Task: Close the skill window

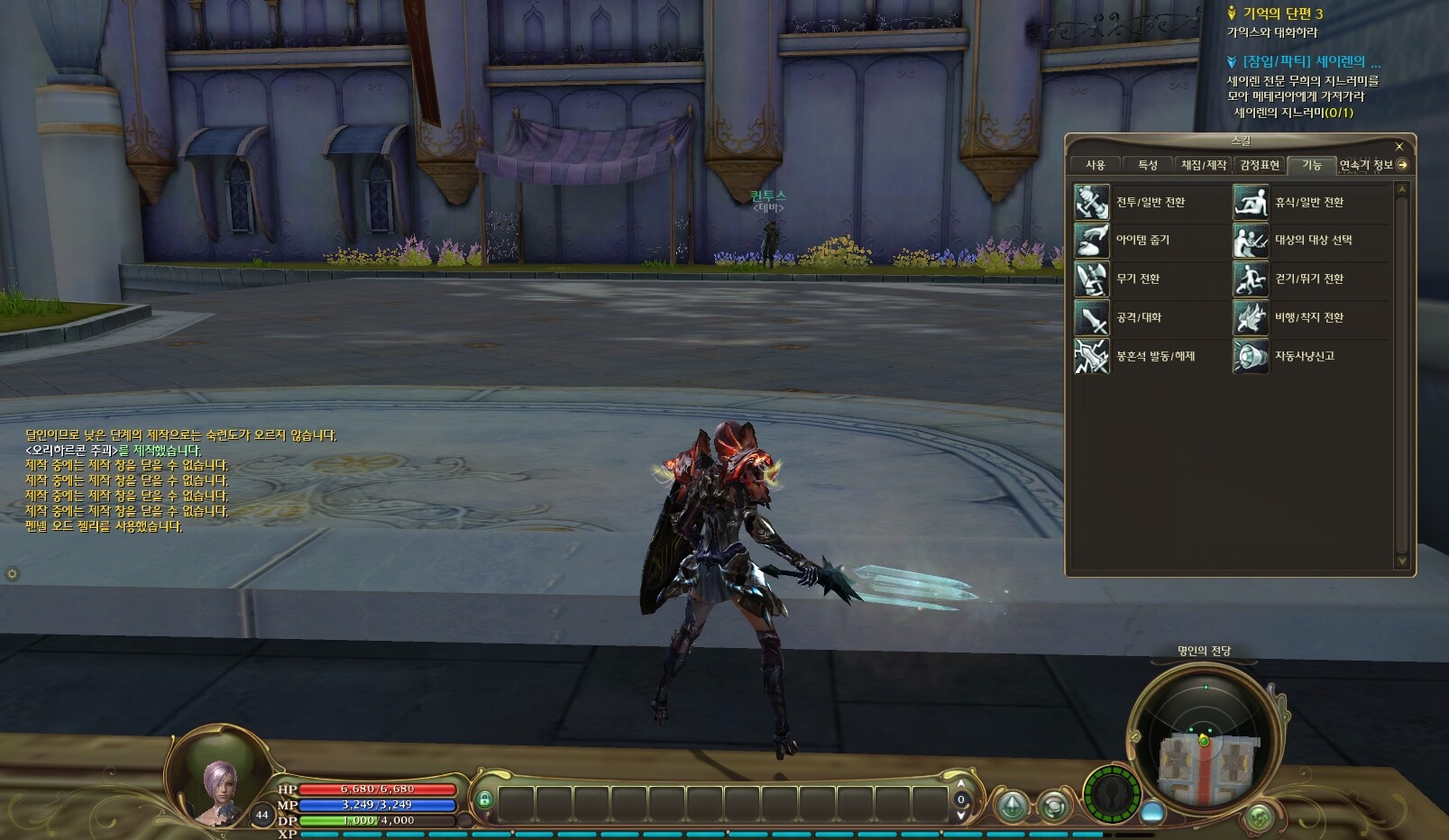Action: pos(1399,146)
